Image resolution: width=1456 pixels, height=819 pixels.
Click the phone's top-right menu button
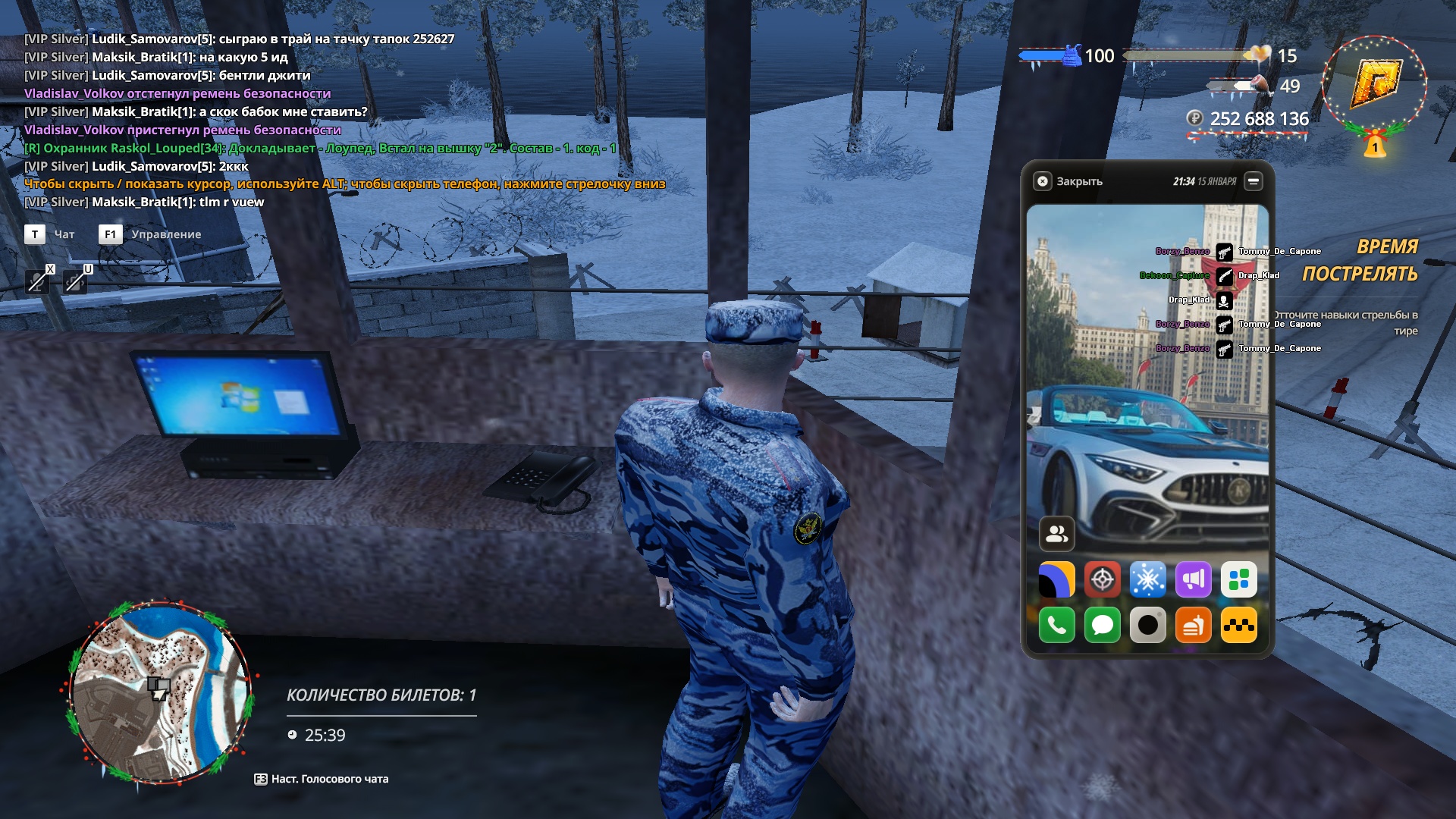pyautogui.click(x=1254, y=181)
